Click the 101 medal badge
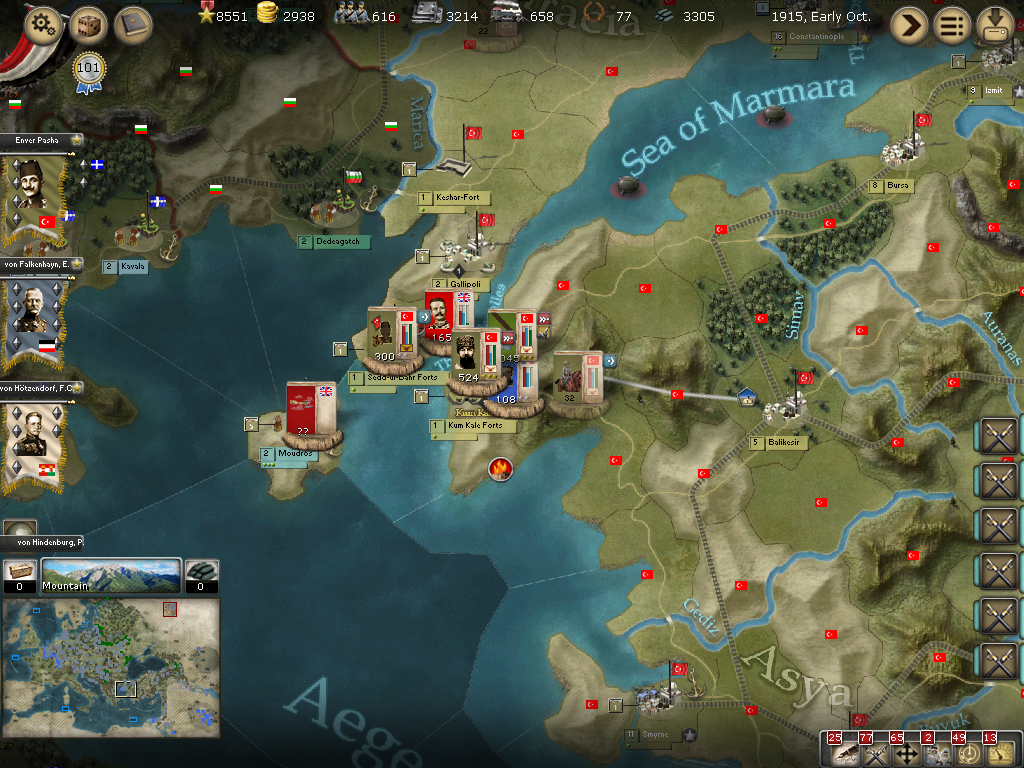Image resolution: width=1024 pixels, height=768 pixels. tap(88, 70)
